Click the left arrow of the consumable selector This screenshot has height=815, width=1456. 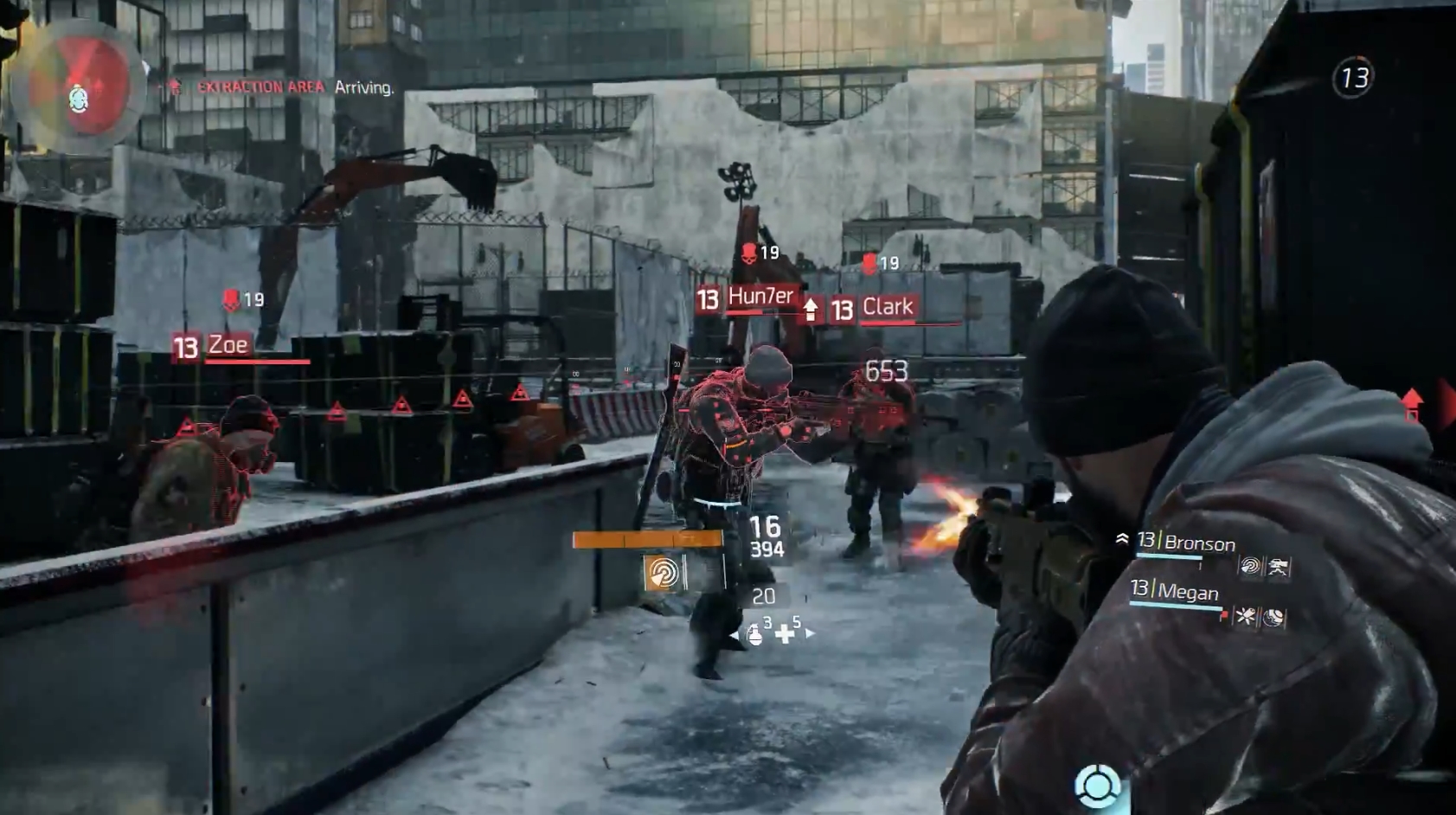click(x=734, y=635)
